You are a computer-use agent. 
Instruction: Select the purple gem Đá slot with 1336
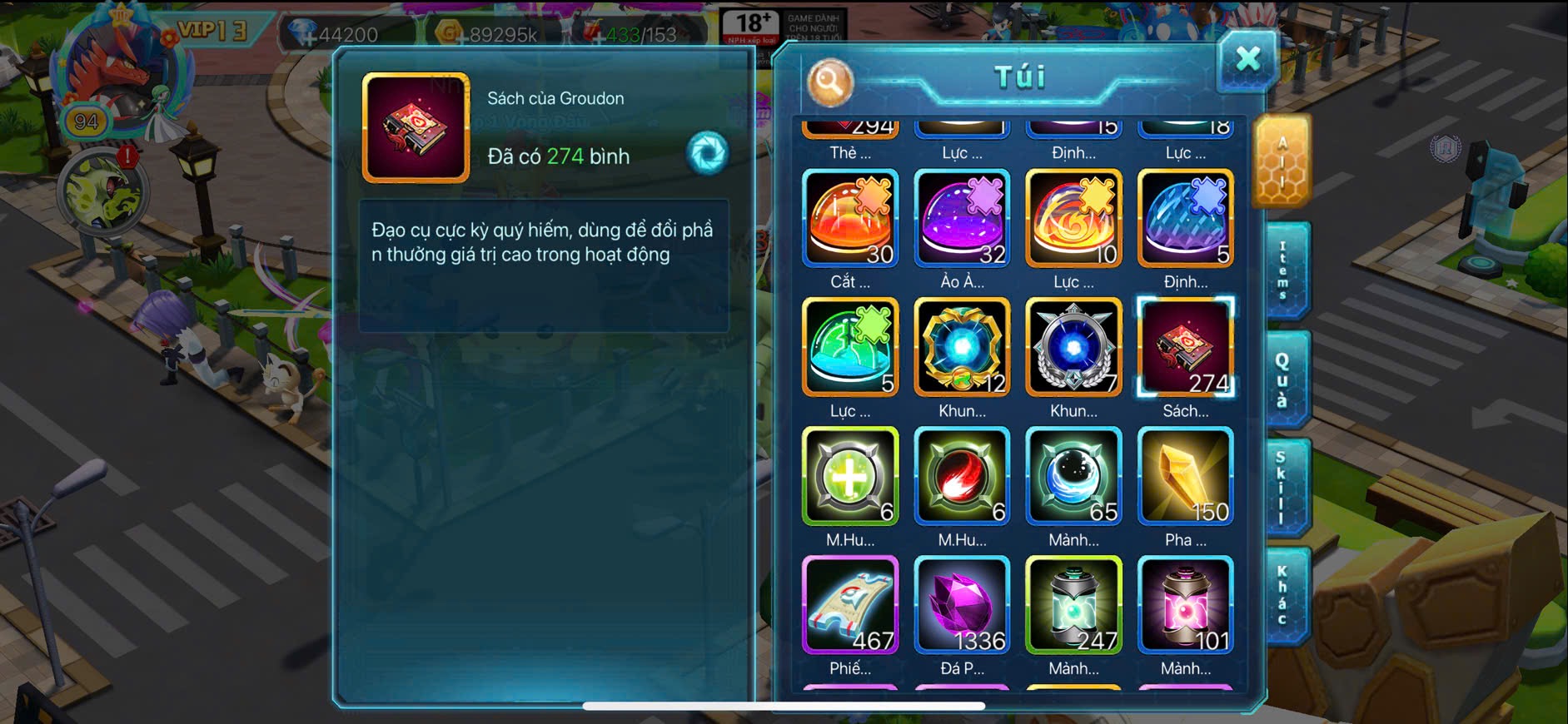[962, 605]
